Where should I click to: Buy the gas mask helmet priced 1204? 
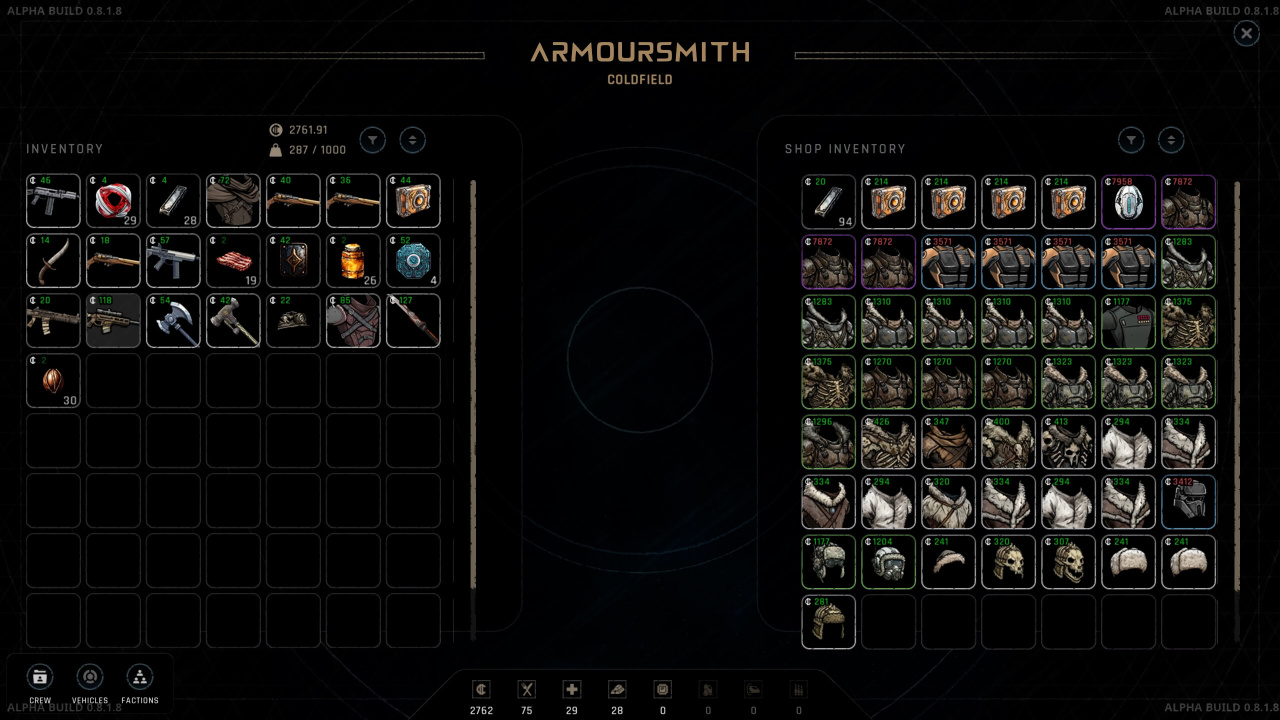(x=888, y=562)
